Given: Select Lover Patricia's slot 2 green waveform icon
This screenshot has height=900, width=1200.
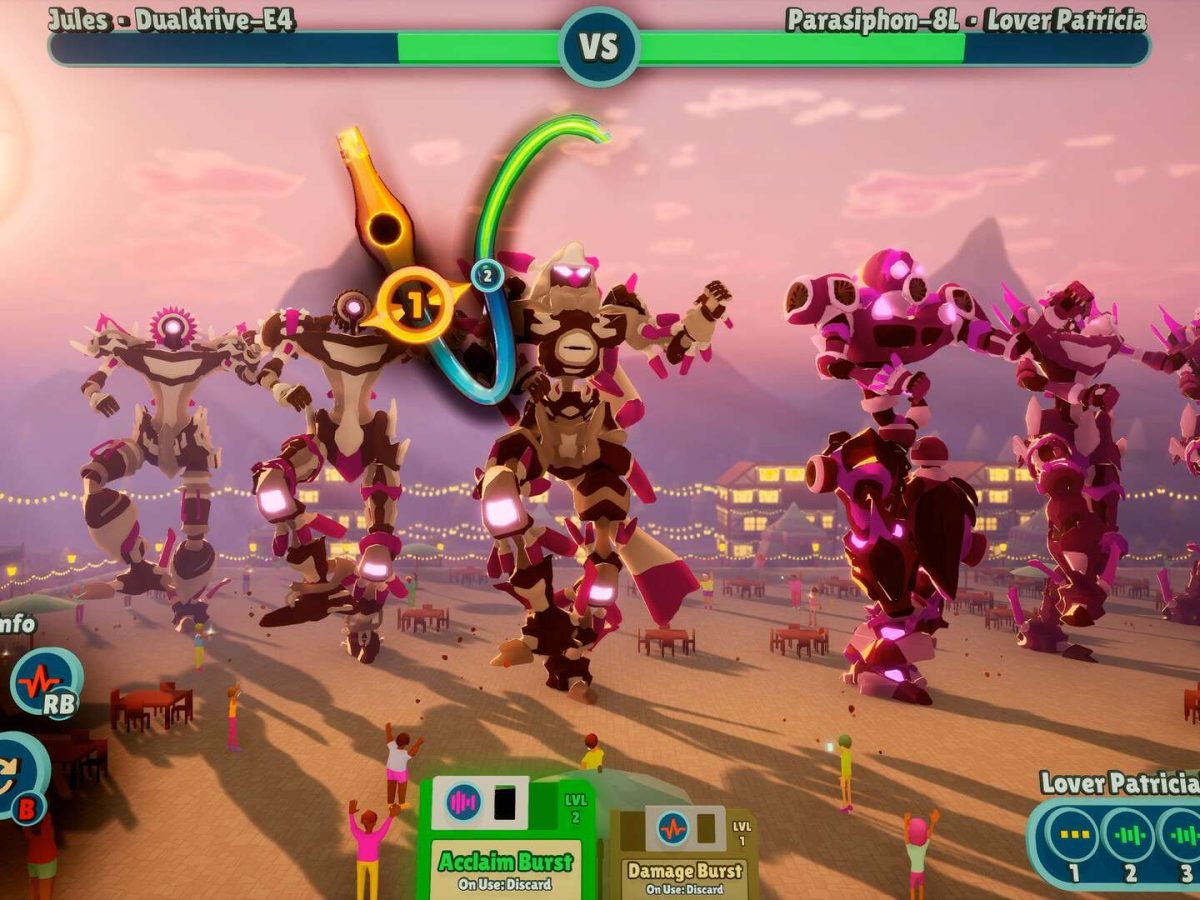Looking at the screenshot, I should click(x=1129, y=835).
